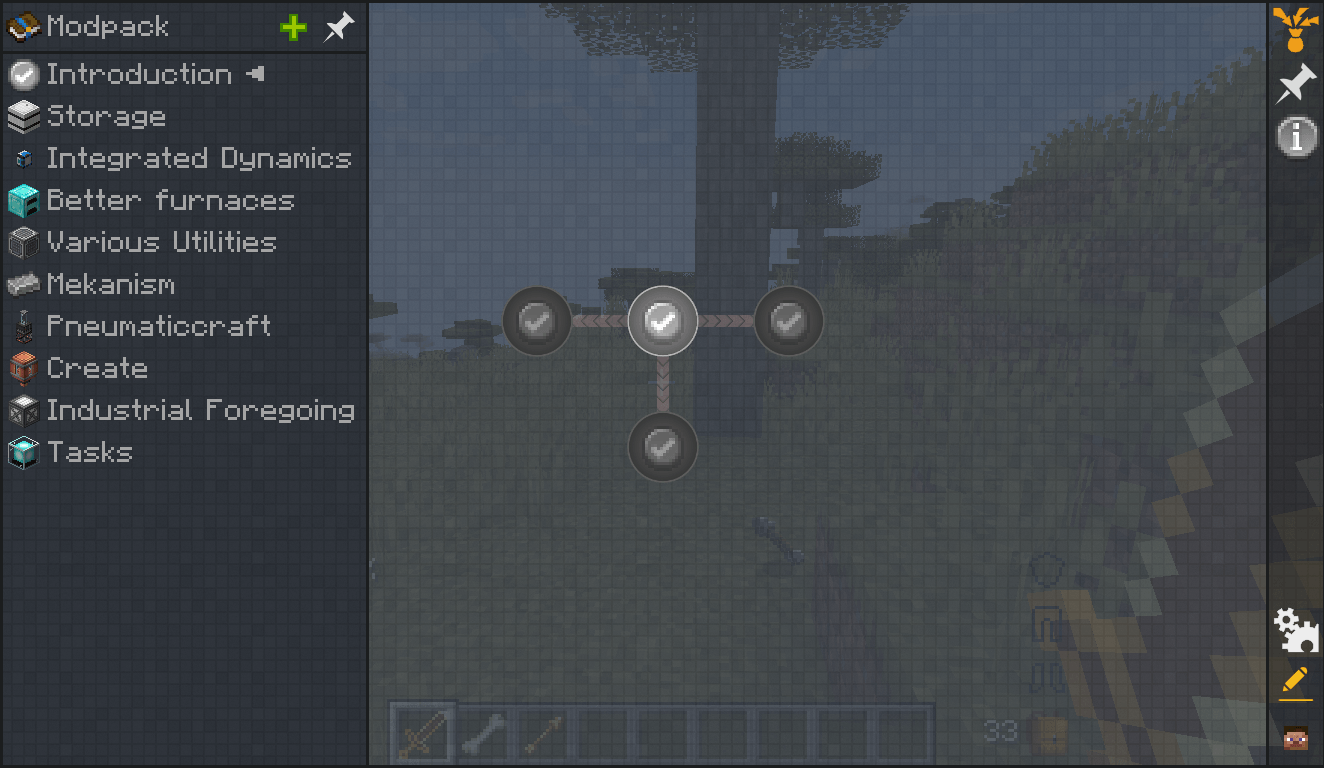Open the Pneumaticcraft chapter
This screenshot has height=768, width=1324.
(160, 326)
